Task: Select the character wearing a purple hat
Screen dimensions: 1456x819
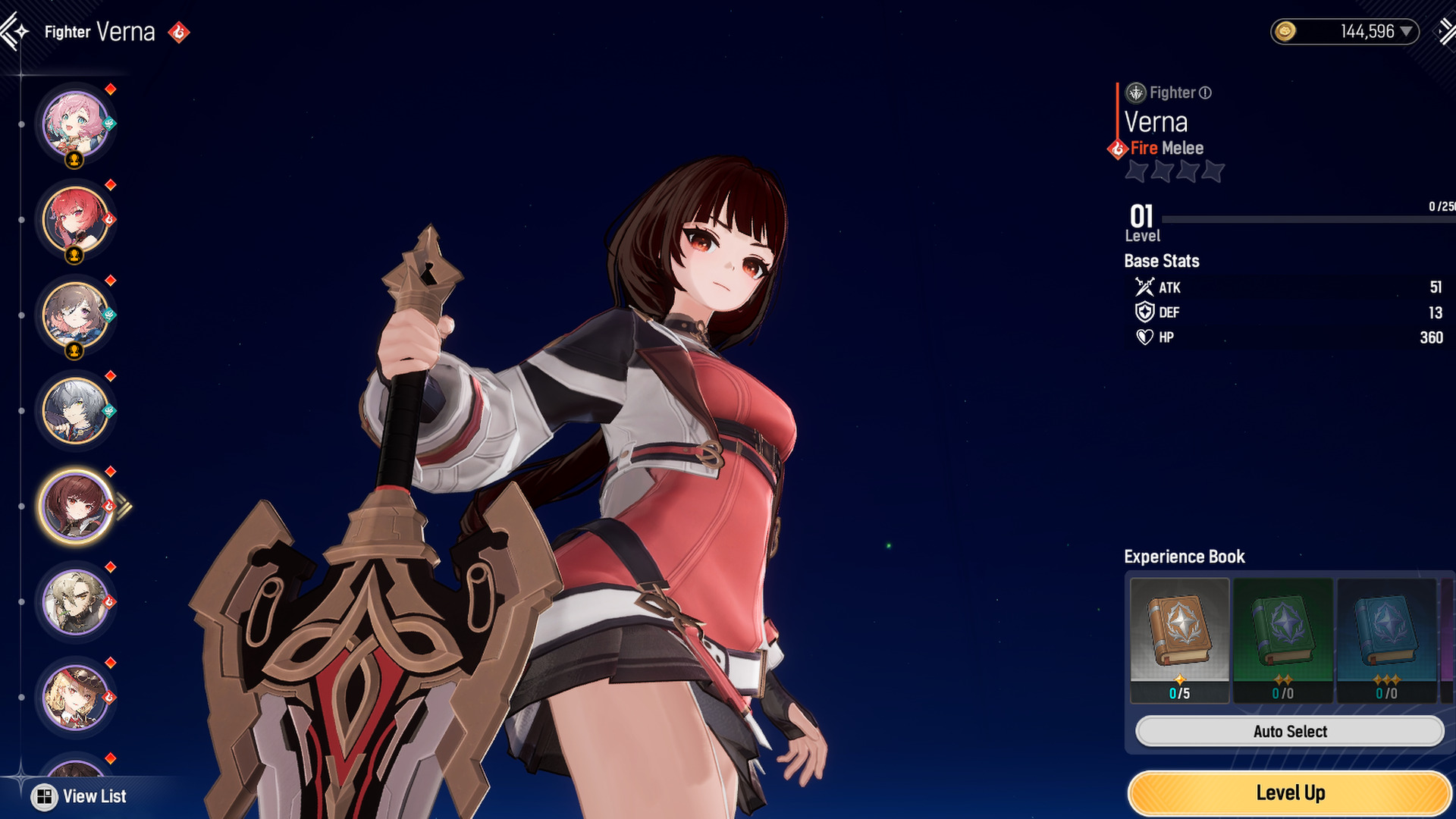Action: (74, 697)
